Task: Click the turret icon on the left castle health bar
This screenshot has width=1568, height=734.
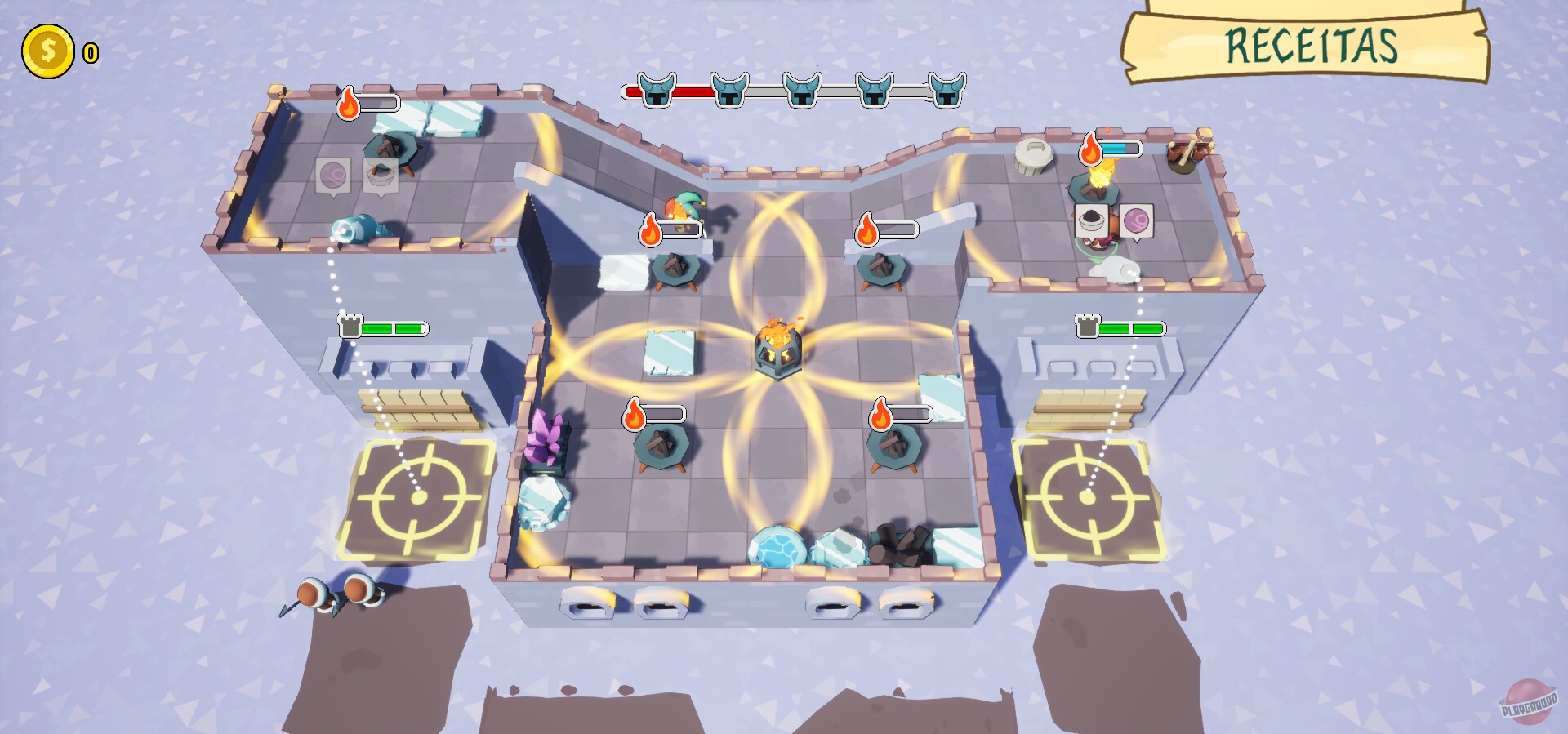Action: 351,327
